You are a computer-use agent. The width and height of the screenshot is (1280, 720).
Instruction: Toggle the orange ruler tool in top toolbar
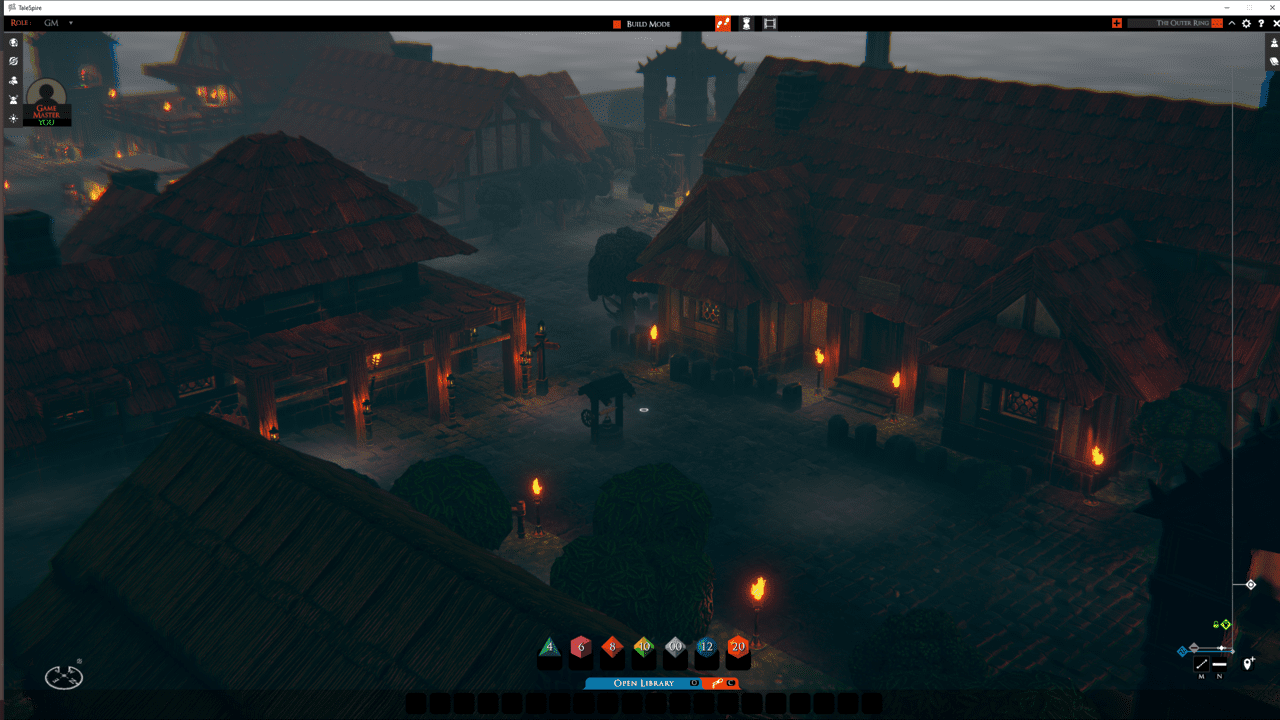click(x=723, y=22)
